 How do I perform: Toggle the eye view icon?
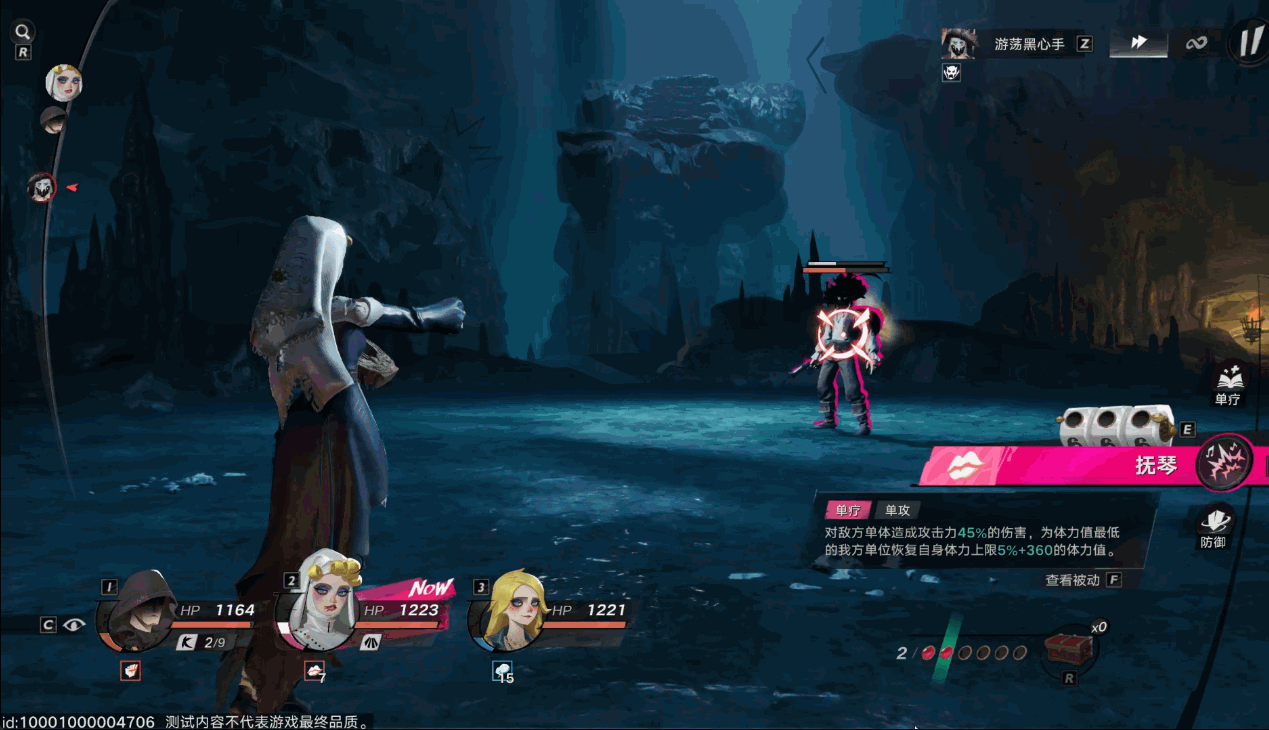click(x=74, y=625)
